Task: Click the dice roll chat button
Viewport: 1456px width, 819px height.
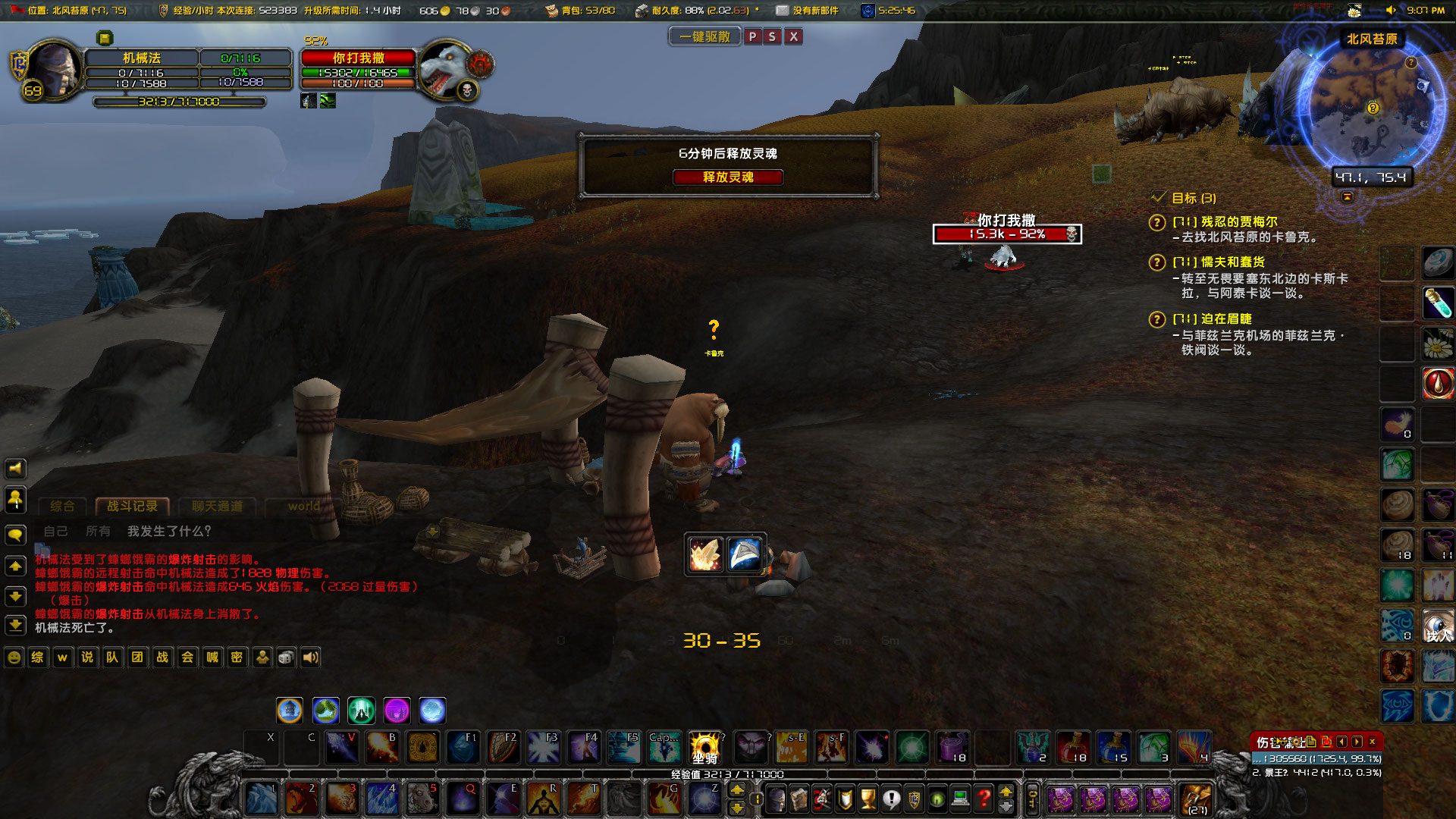Action: [286, 657]
